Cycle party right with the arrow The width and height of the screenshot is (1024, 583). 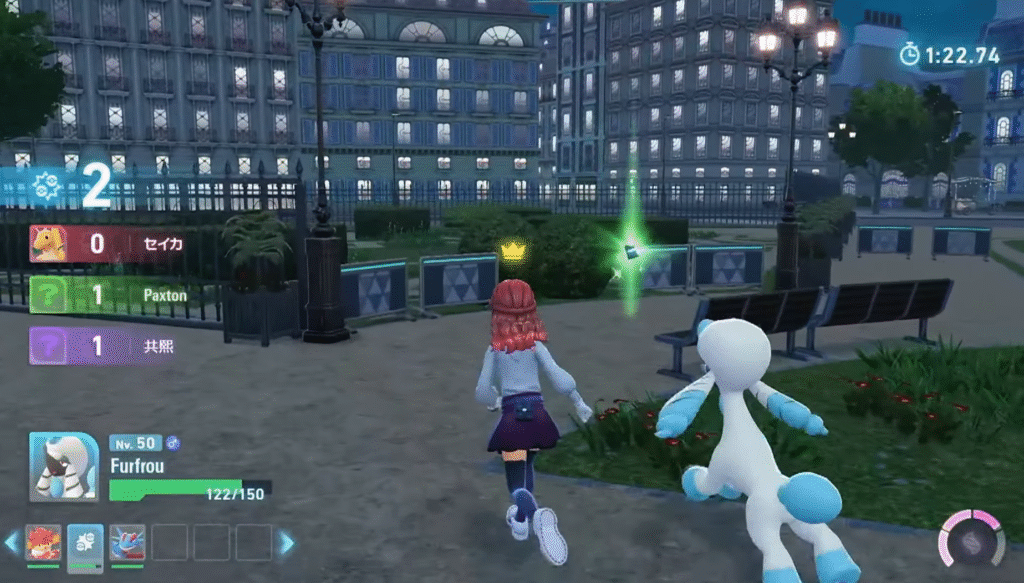pyautogui.click(x=286, y=543)
